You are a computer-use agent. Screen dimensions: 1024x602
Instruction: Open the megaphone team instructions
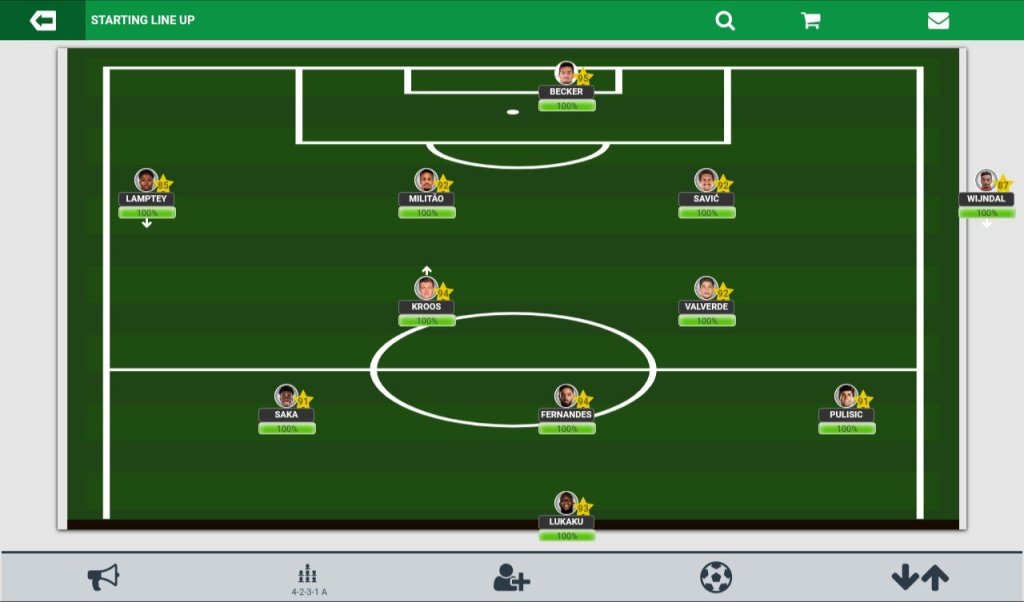pyautogui.click(x=103, y=577)
